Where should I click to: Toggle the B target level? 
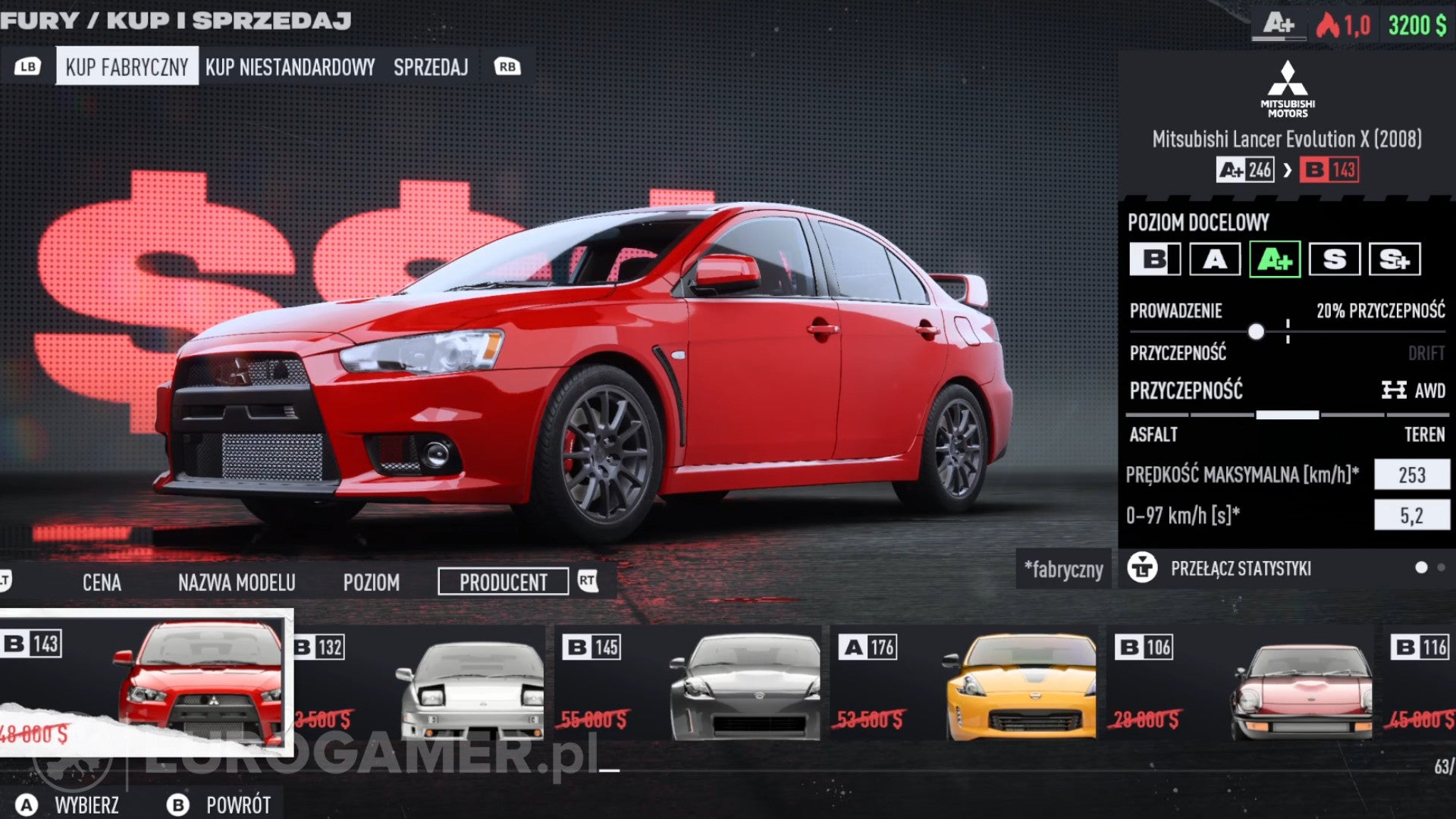pos(1153,260)
